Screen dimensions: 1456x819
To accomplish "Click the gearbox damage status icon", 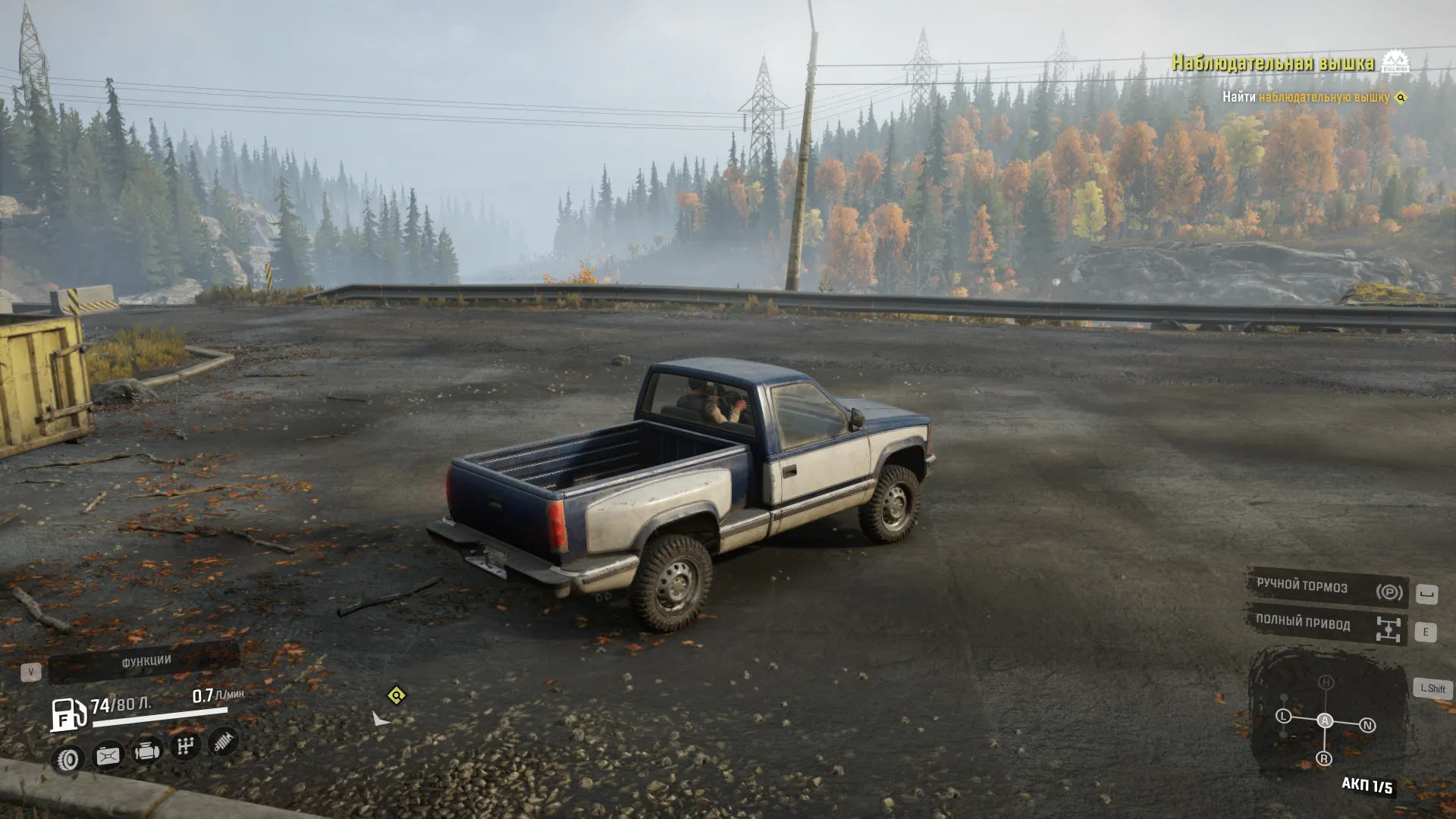I will [185, 747].
